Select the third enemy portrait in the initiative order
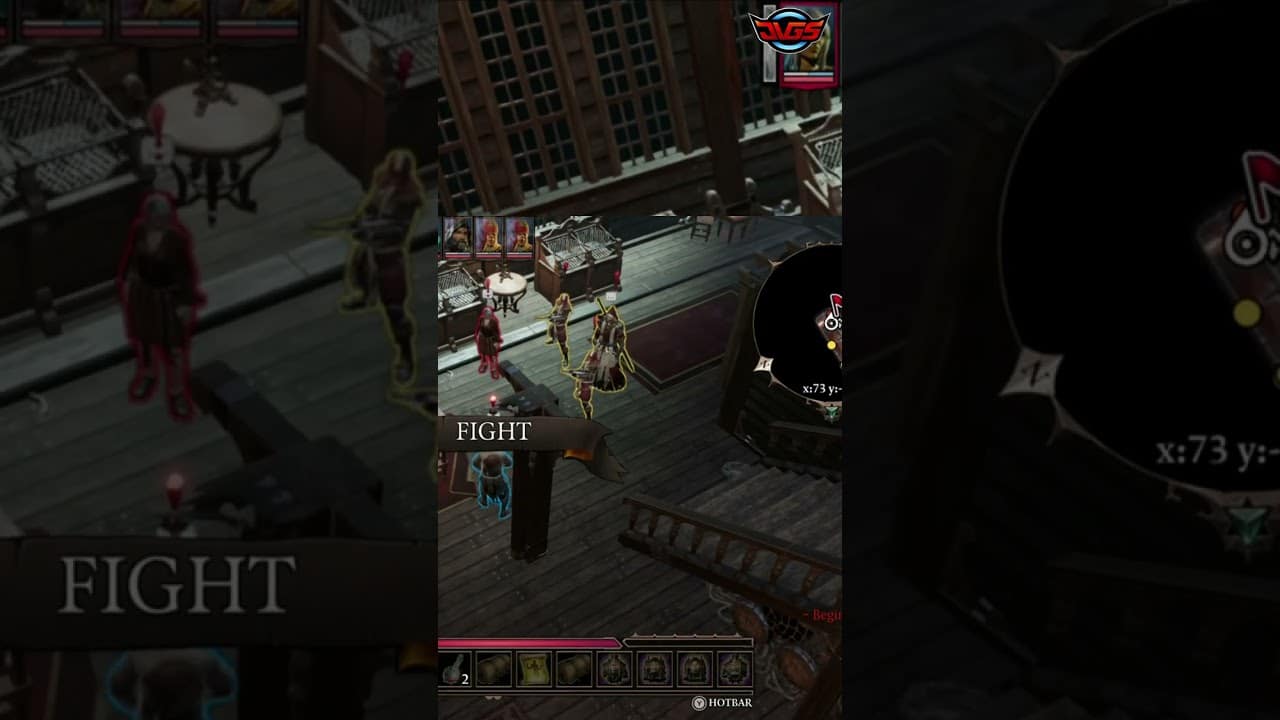Viewport: 1280px width, 720px height. (519, 234)
